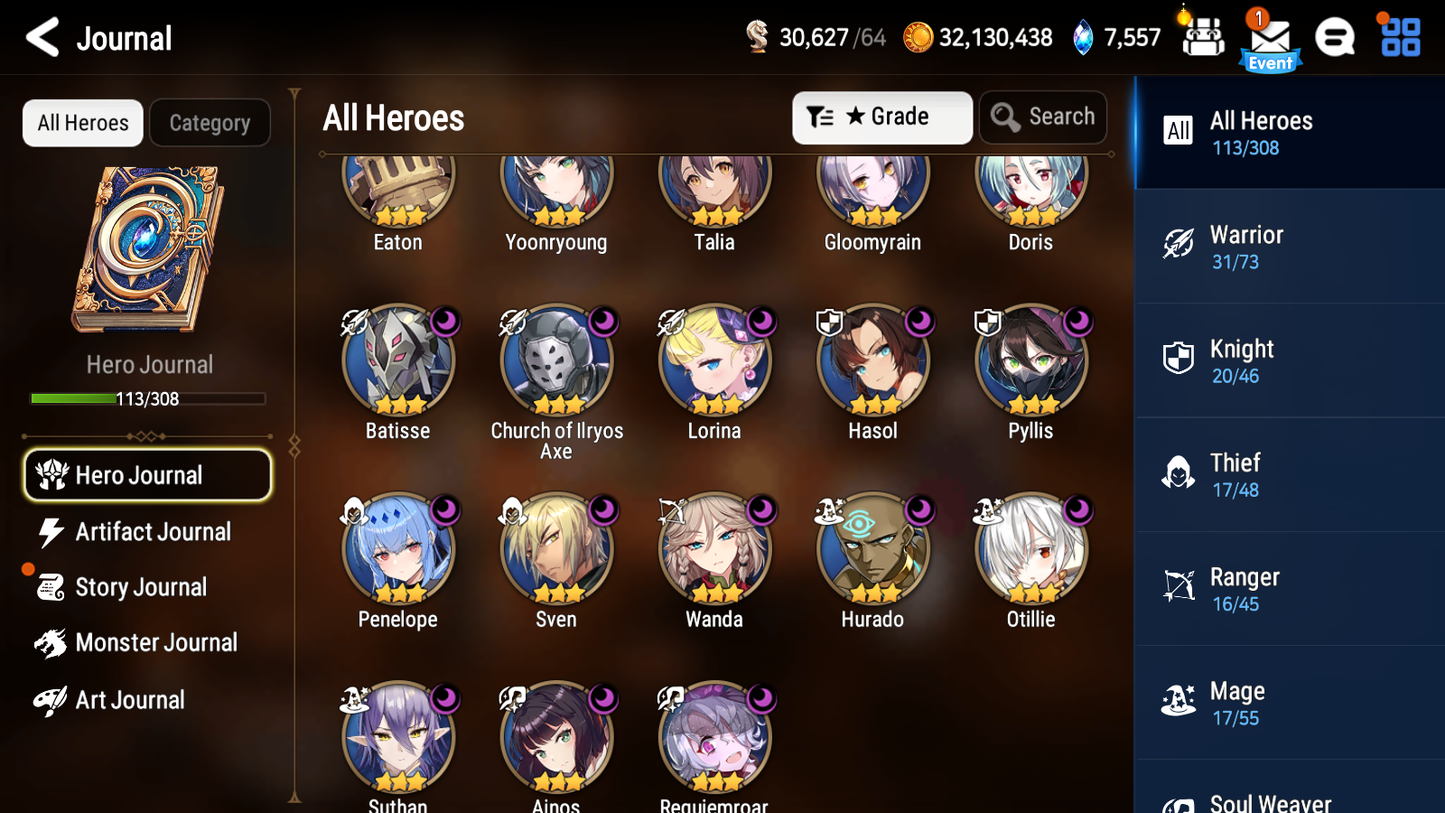Select Penelope's hero portrait
The height and width of the screenshot is (813, 1445).
[x=398, y=549]
